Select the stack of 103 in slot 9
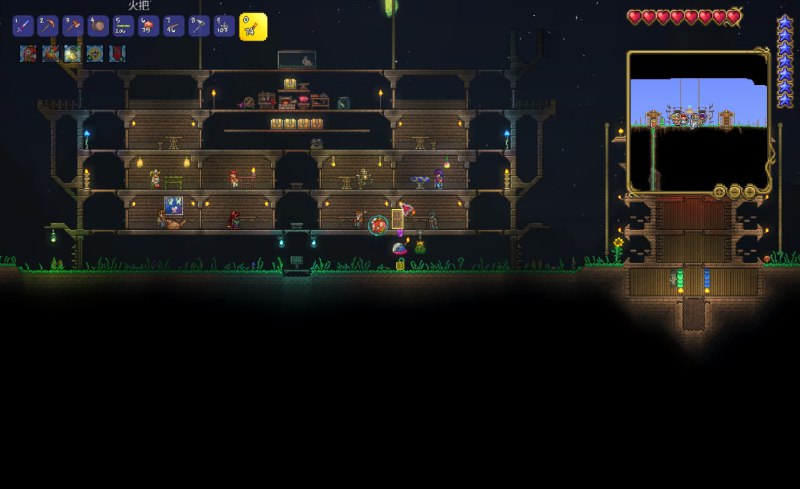The image size is (800, 489). coord(224,27)
